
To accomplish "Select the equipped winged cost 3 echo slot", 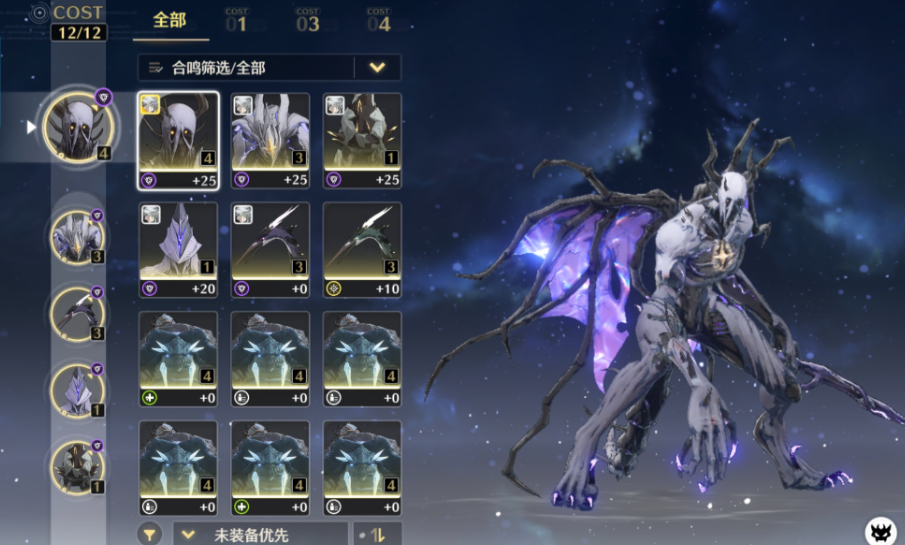I will click(x=77, y=237).
